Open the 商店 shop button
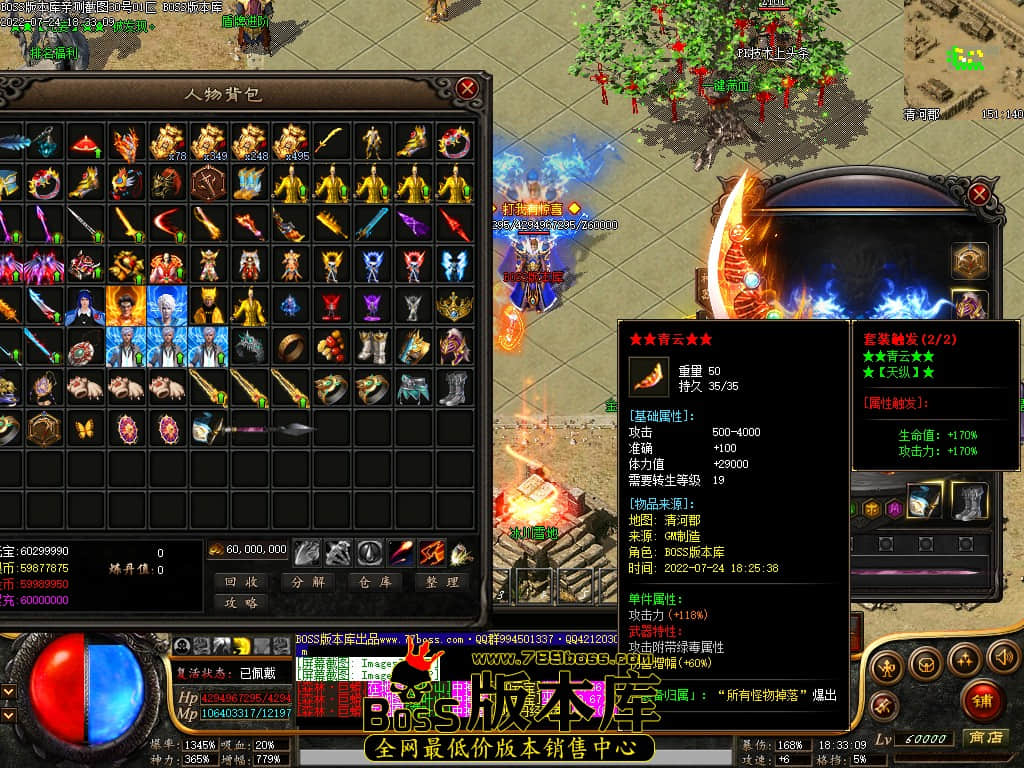This screenshot has height=768, width=1024. click(x=984, y=738)
